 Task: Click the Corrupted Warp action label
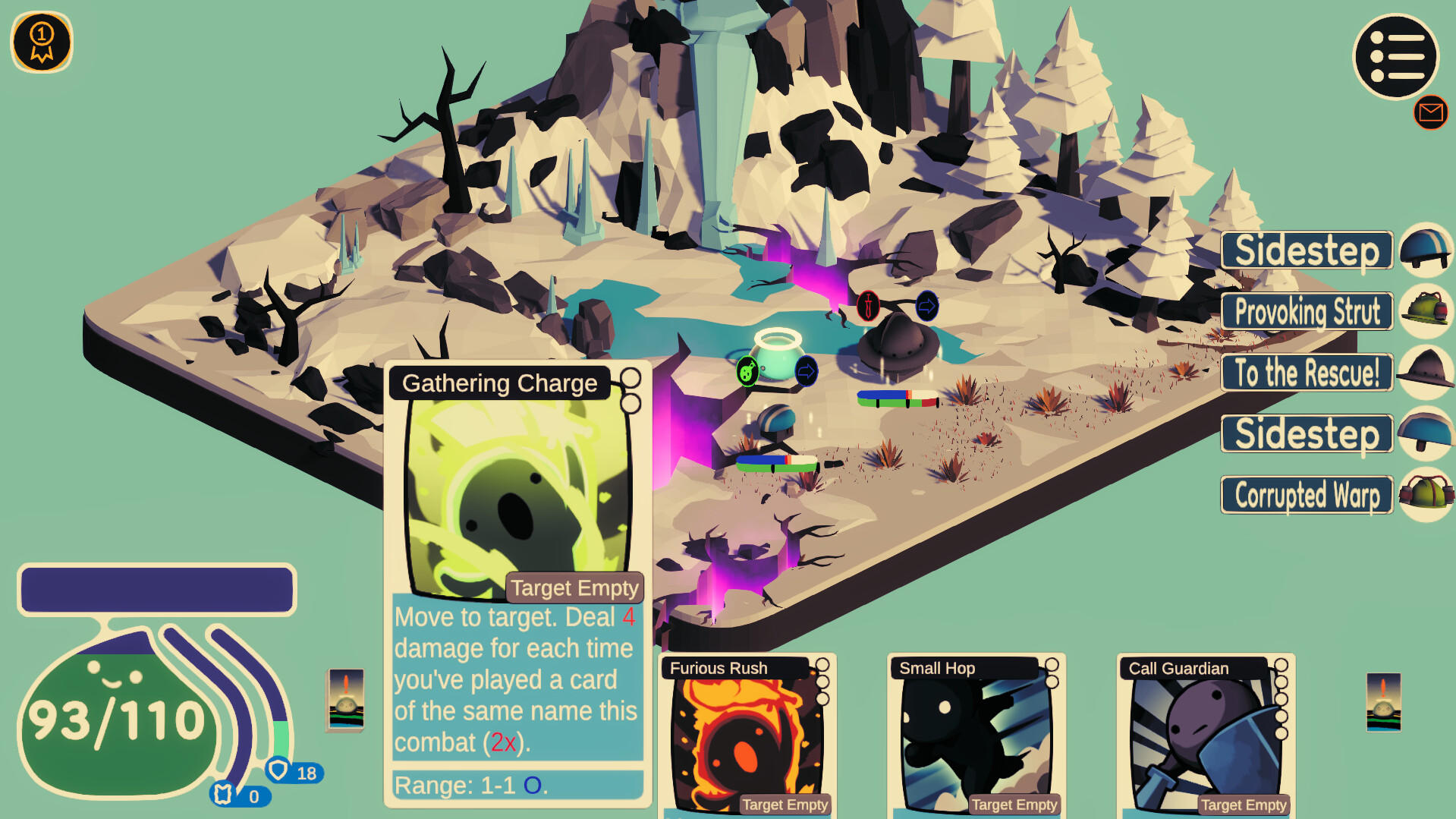(x=1306, y=495)
